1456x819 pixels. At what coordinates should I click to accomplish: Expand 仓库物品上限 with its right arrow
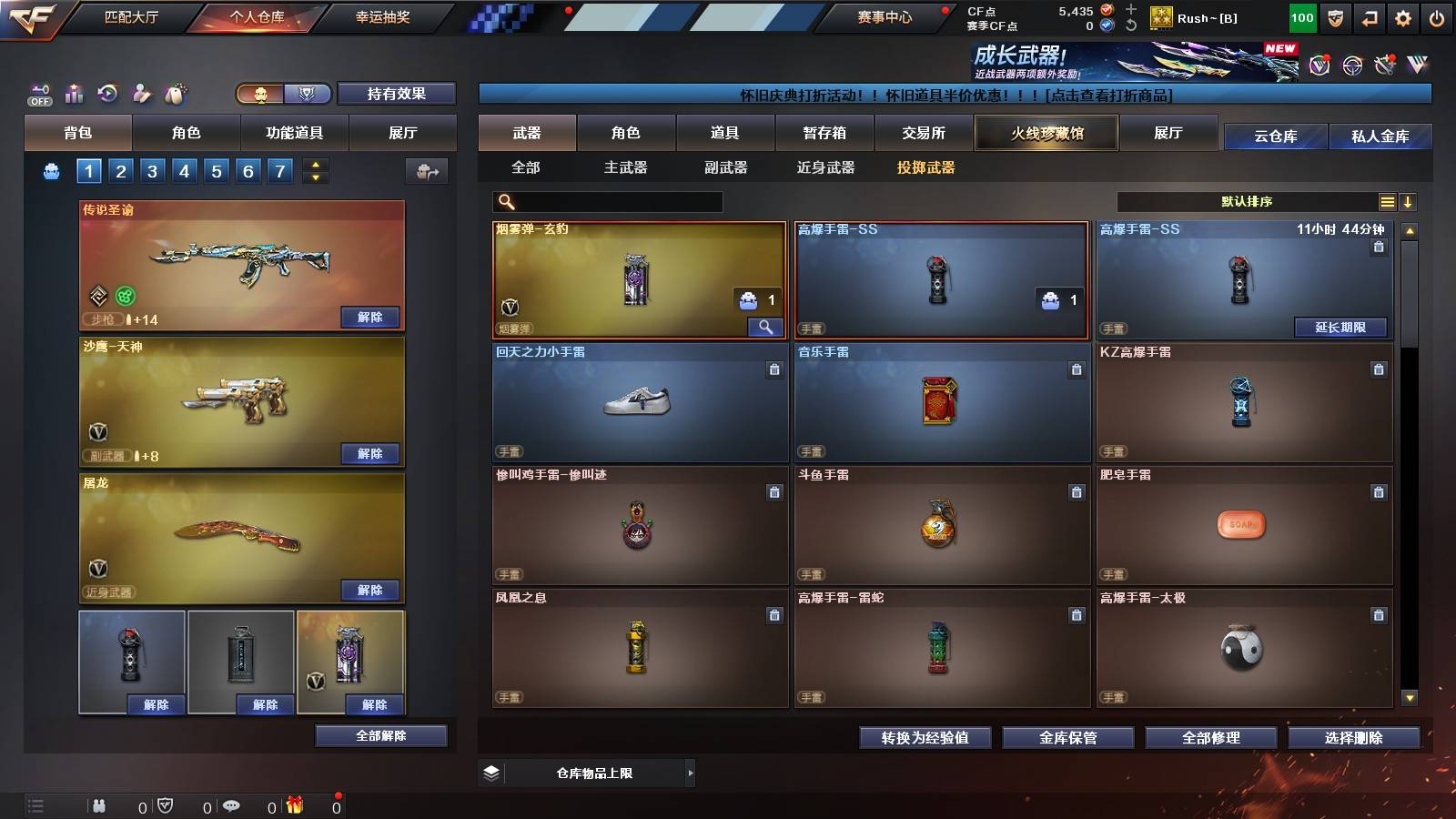point(689,773)
